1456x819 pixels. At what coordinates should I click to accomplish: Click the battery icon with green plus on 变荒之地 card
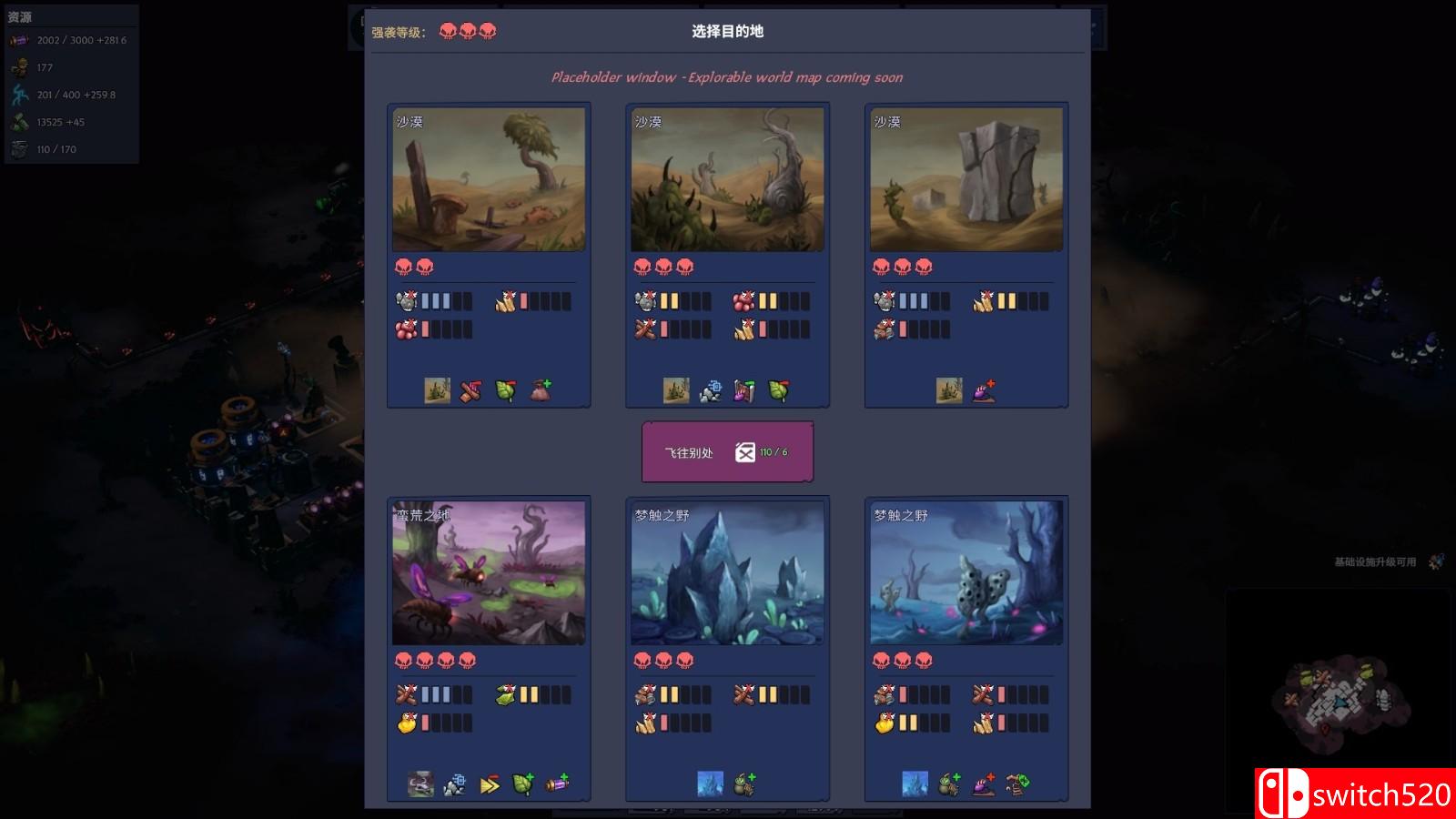tap(558, 783)
